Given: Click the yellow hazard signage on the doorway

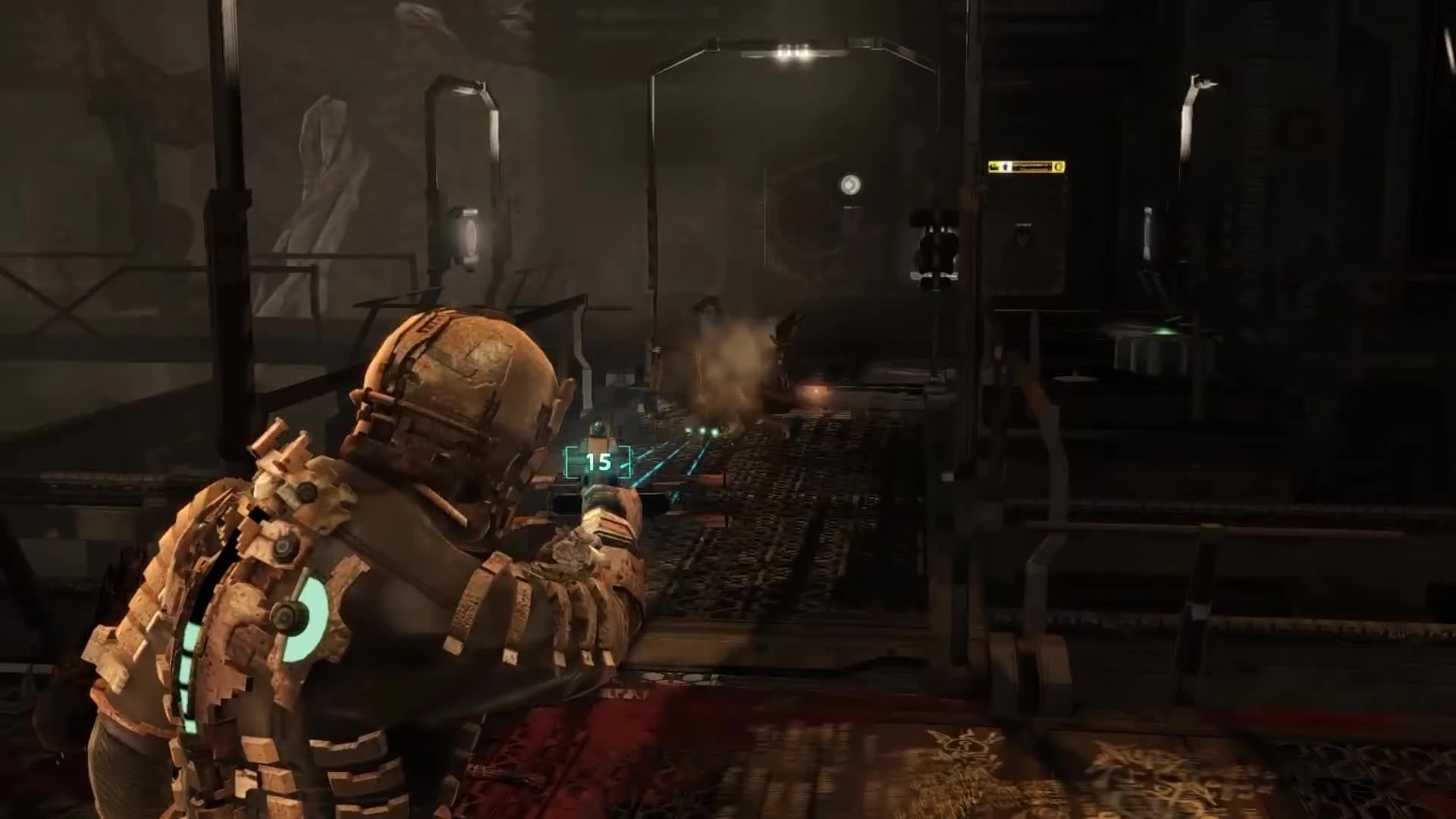Looking at the screenshot, I should tap(1025, 165).
